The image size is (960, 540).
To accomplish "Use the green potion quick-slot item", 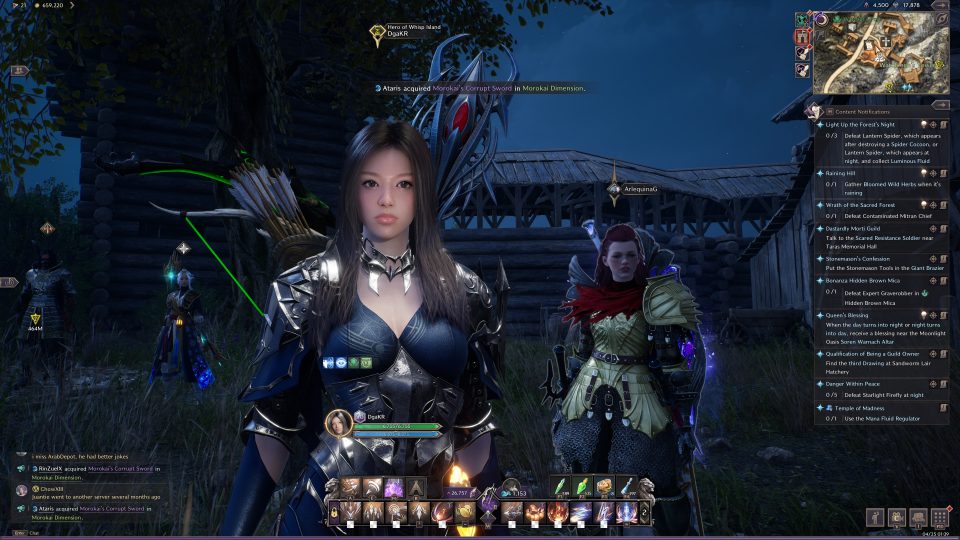I will (x=584, y=486).
